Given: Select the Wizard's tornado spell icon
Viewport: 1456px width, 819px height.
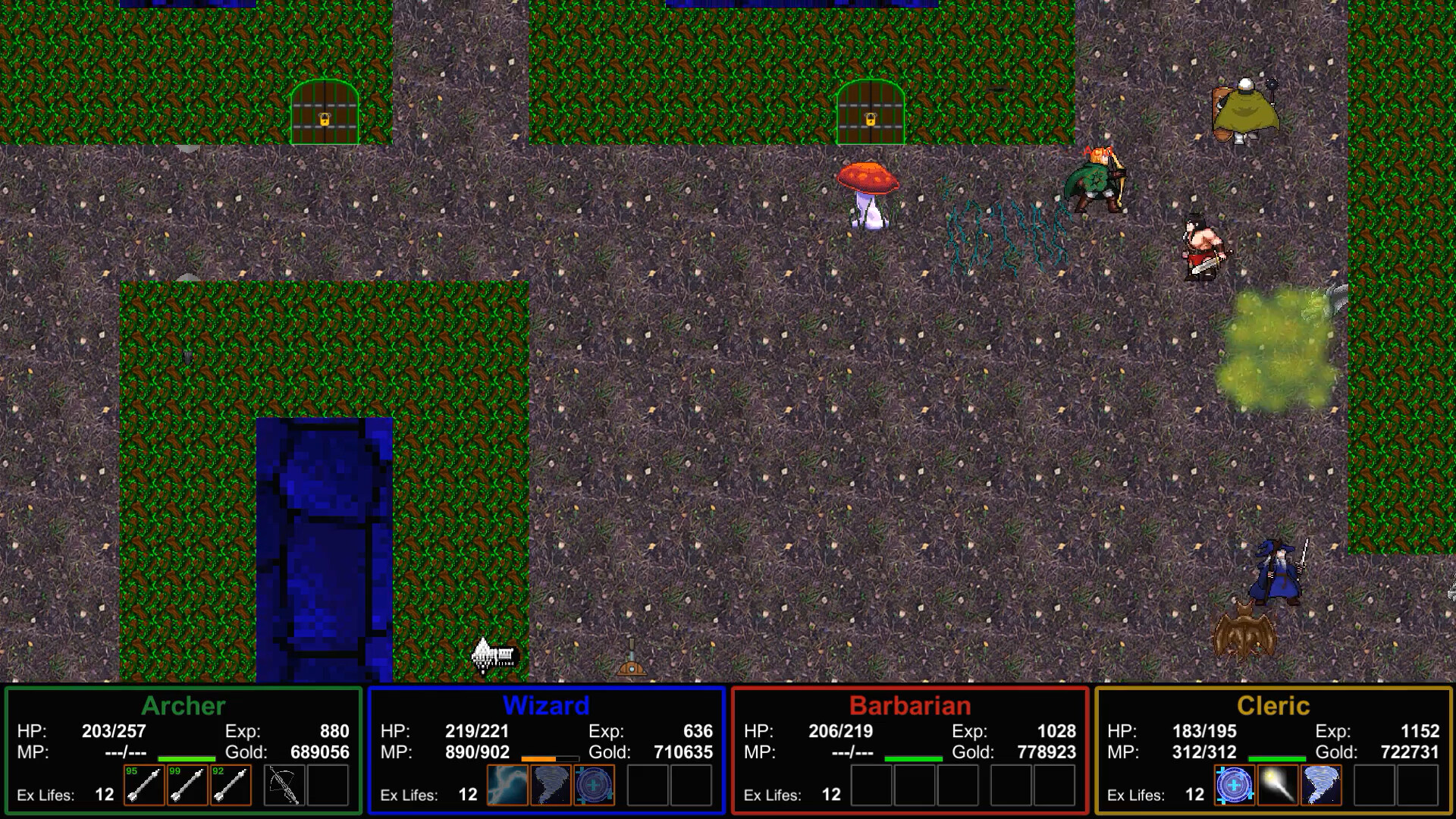Looking at the screenshot, I should (551, 786).
